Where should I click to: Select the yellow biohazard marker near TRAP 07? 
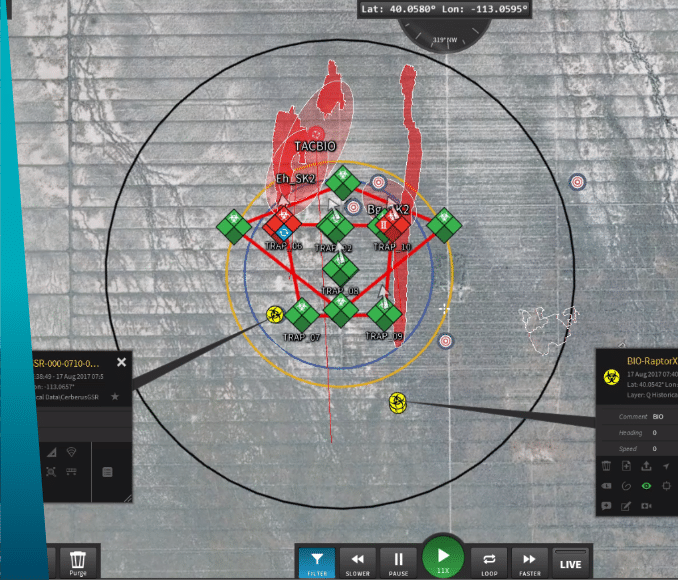pyautogui.click(x=275, y=315)
